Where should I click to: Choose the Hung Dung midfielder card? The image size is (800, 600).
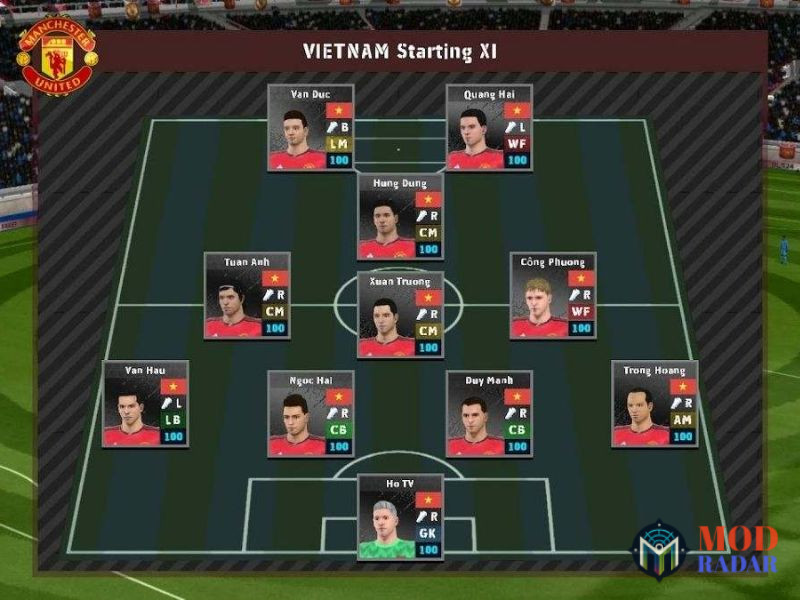[400, 217]
